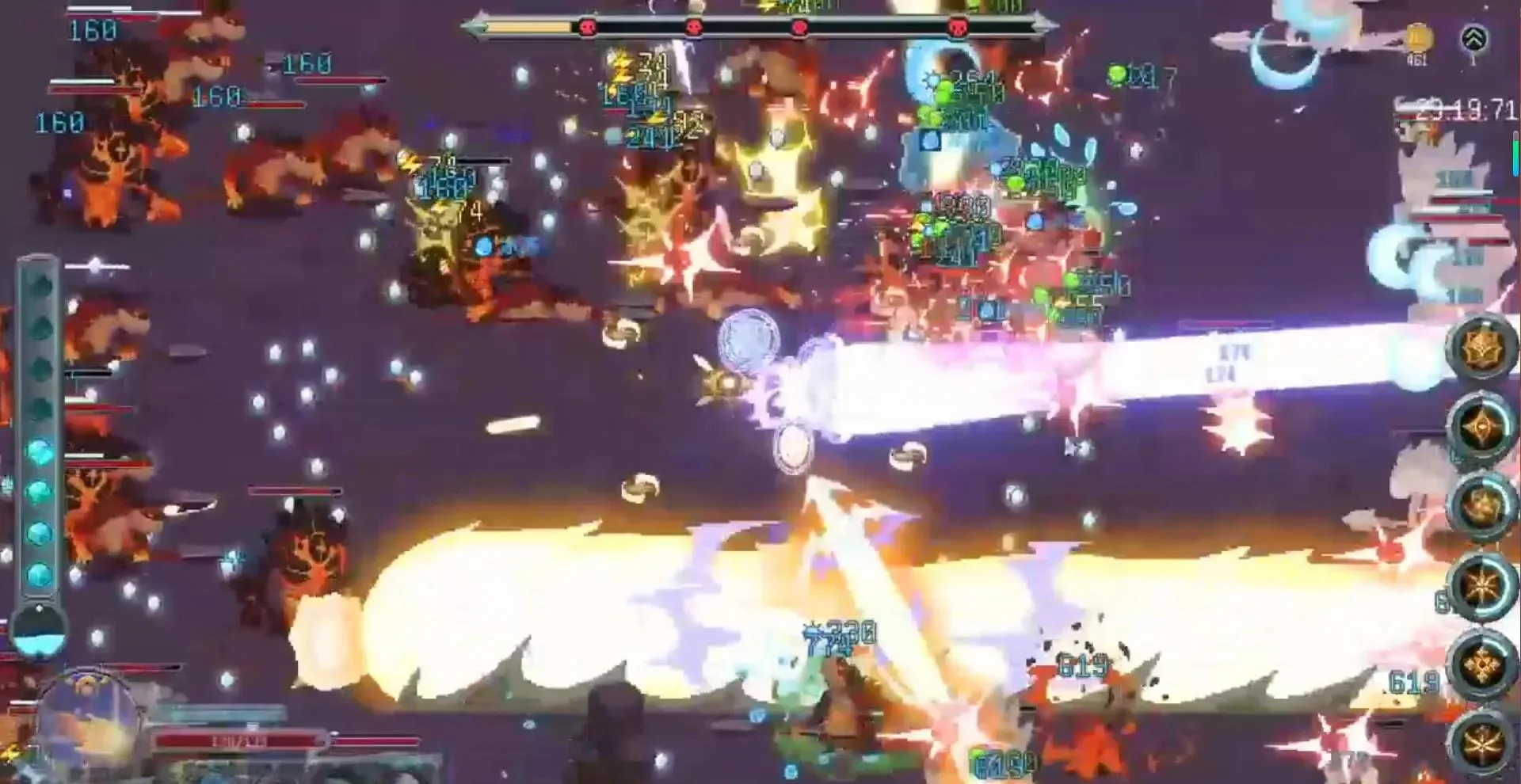
Task: Toggle the glowing teal crystal slot
Action: pyautogui.click(x=40, y=451)
